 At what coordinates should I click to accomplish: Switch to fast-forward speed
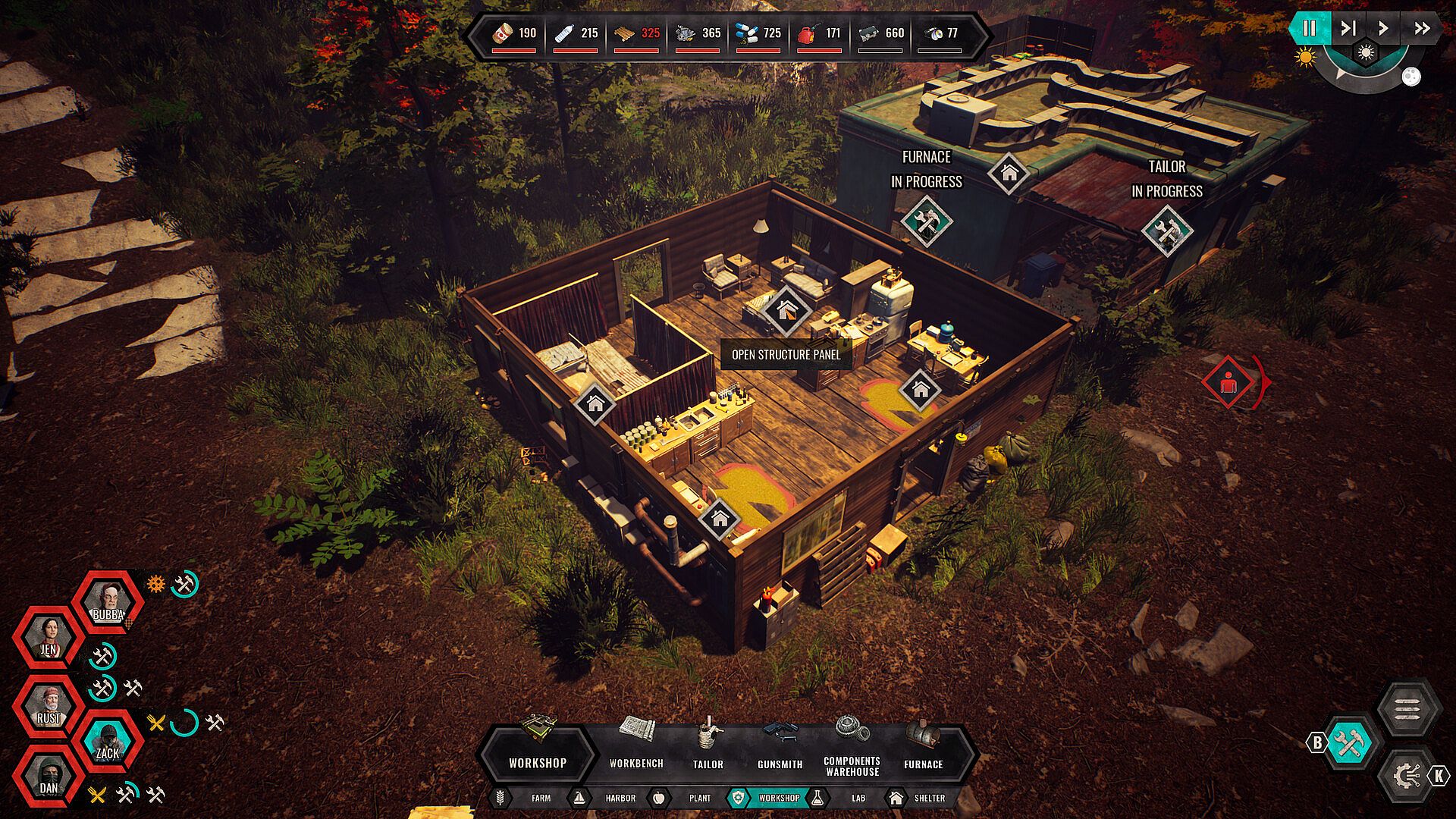(1422, 29)
